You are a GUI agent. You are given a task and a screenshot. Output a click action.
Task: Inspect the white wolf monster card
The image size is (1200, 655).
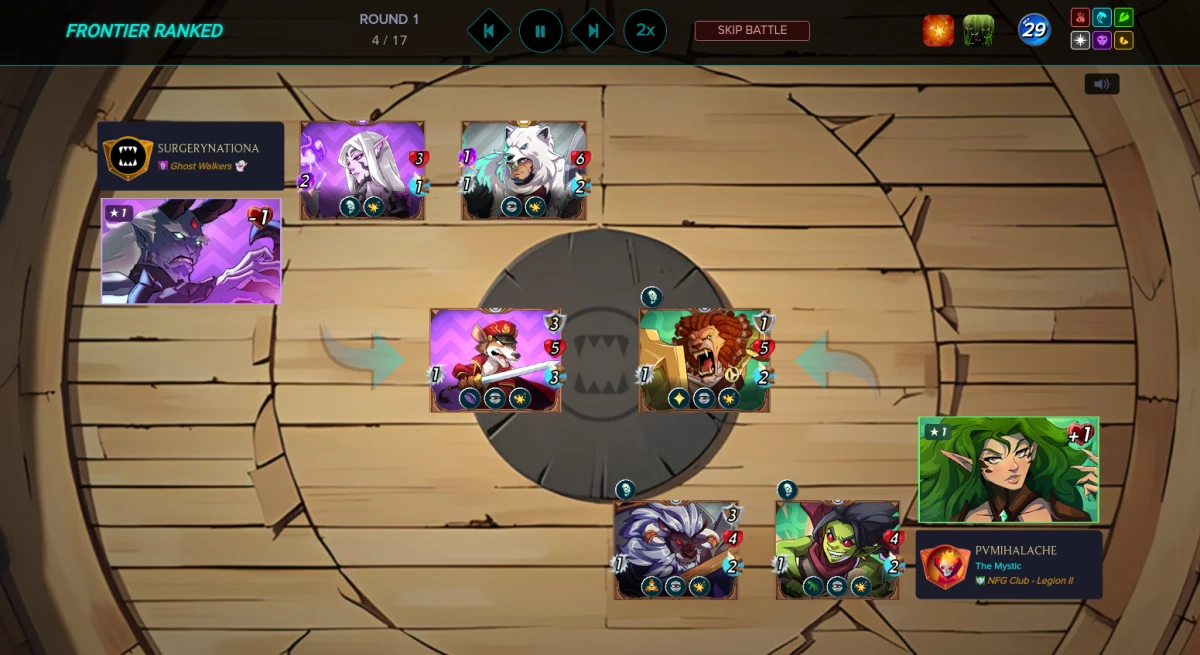524,170
